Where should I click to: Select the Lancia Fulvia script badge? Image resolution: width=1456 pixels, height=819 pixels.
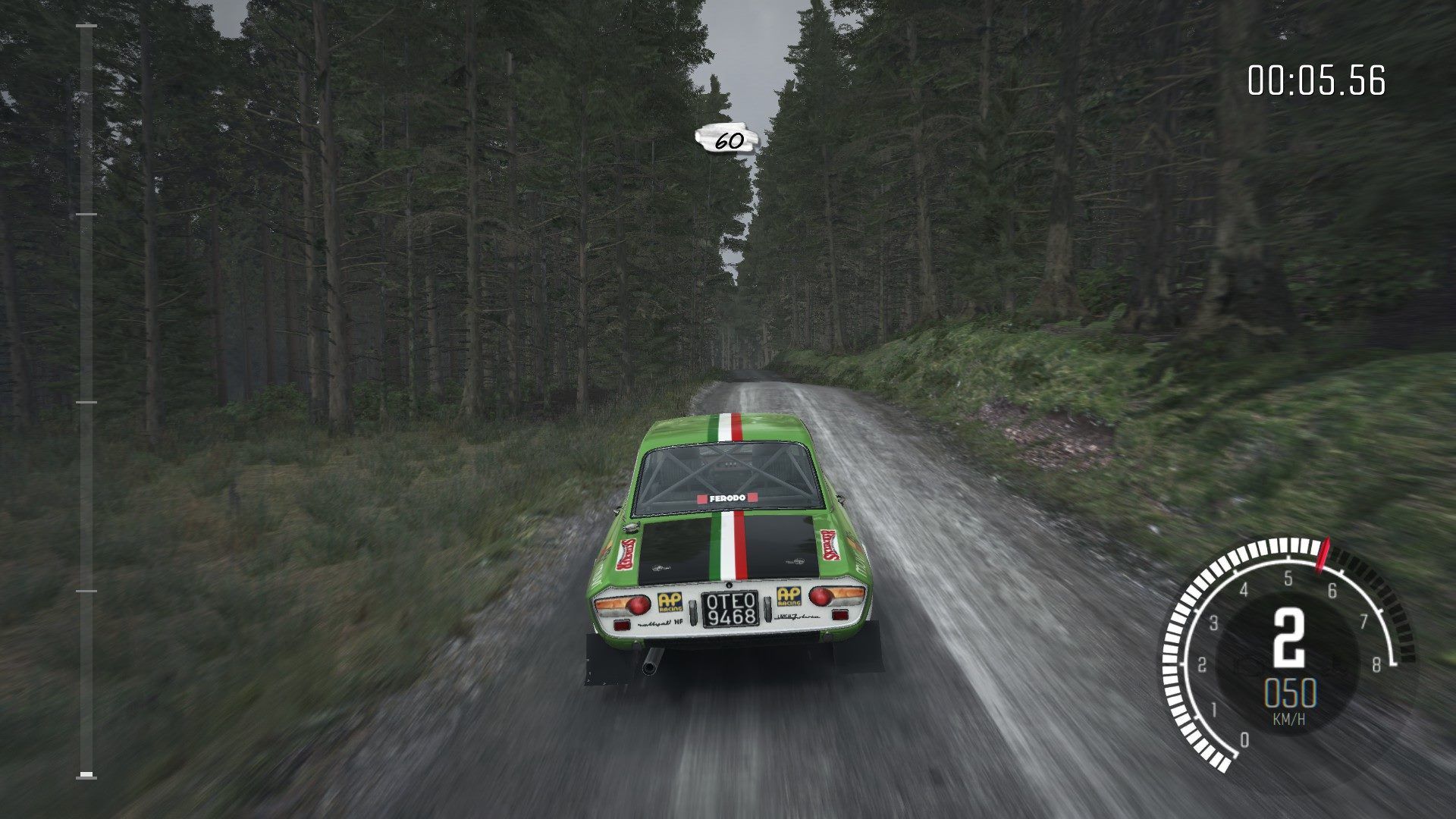pos(797,617)
